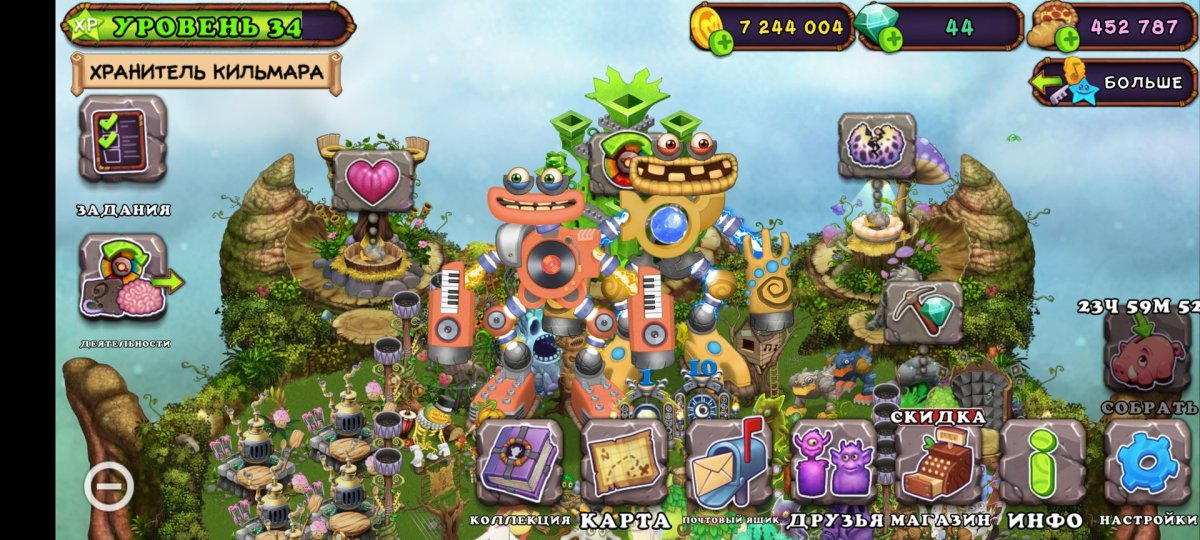Show the Инфо information screen
The image size is (1200, 540).
[1043, 461]
